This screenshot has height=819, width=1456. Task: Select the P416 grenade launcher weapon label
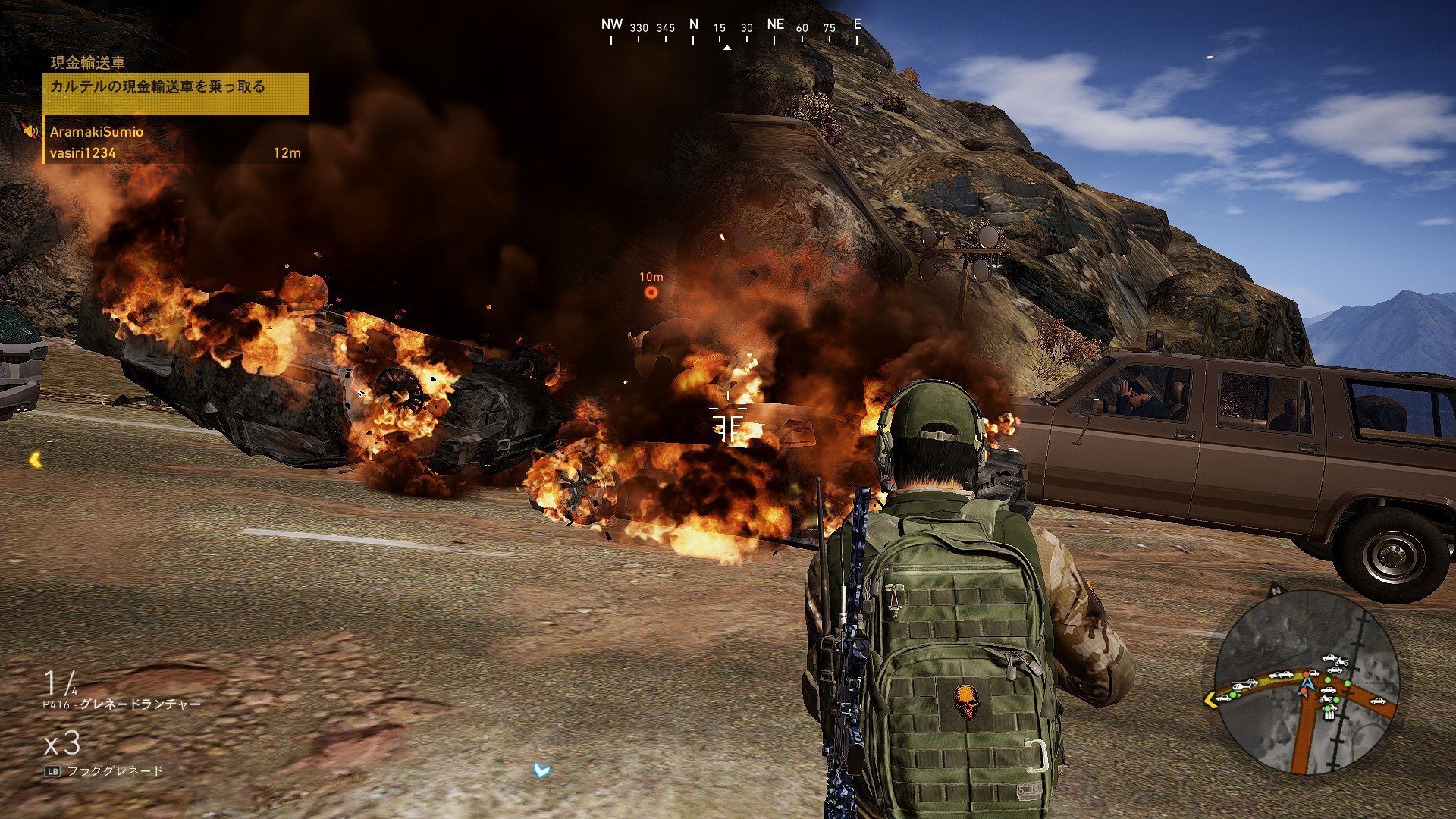tap(121, 704)
